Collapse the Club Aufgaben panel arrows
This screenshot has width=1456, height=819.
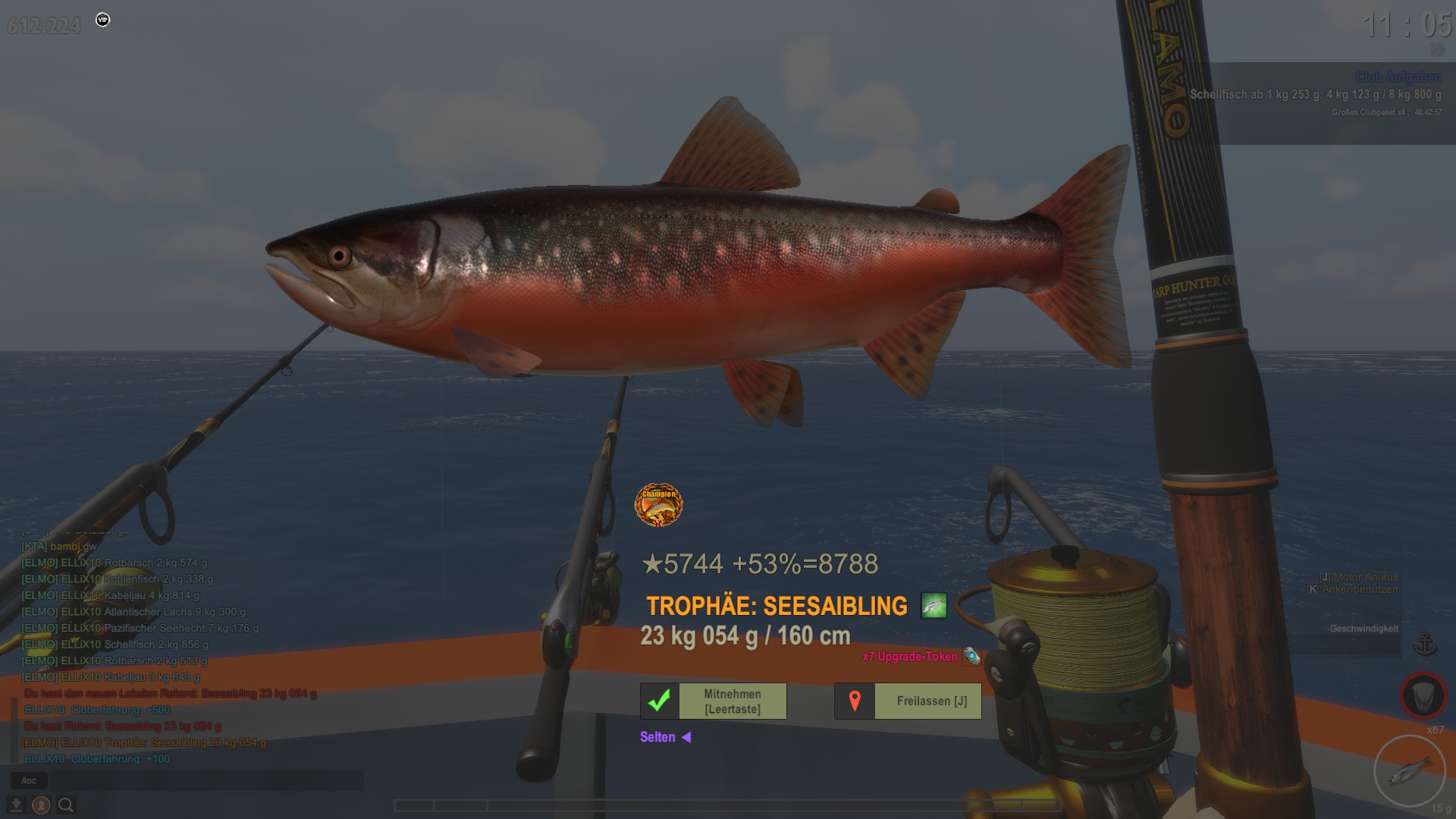1437,50
